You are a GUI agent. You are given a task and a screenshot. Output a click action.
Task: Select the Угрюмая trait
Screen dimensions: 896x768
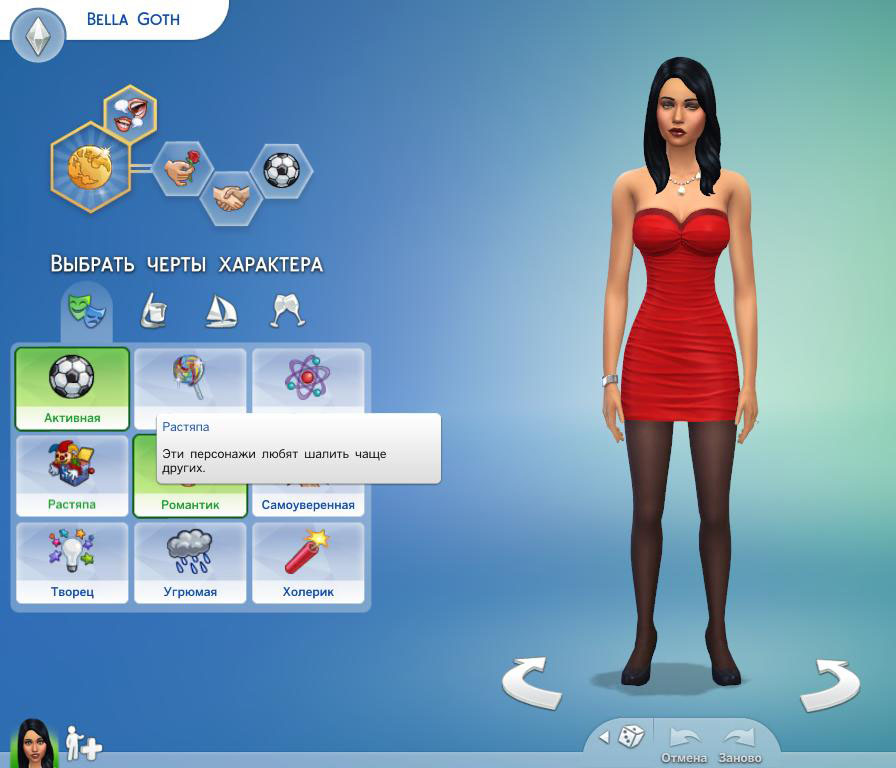[x=190, y=562]
